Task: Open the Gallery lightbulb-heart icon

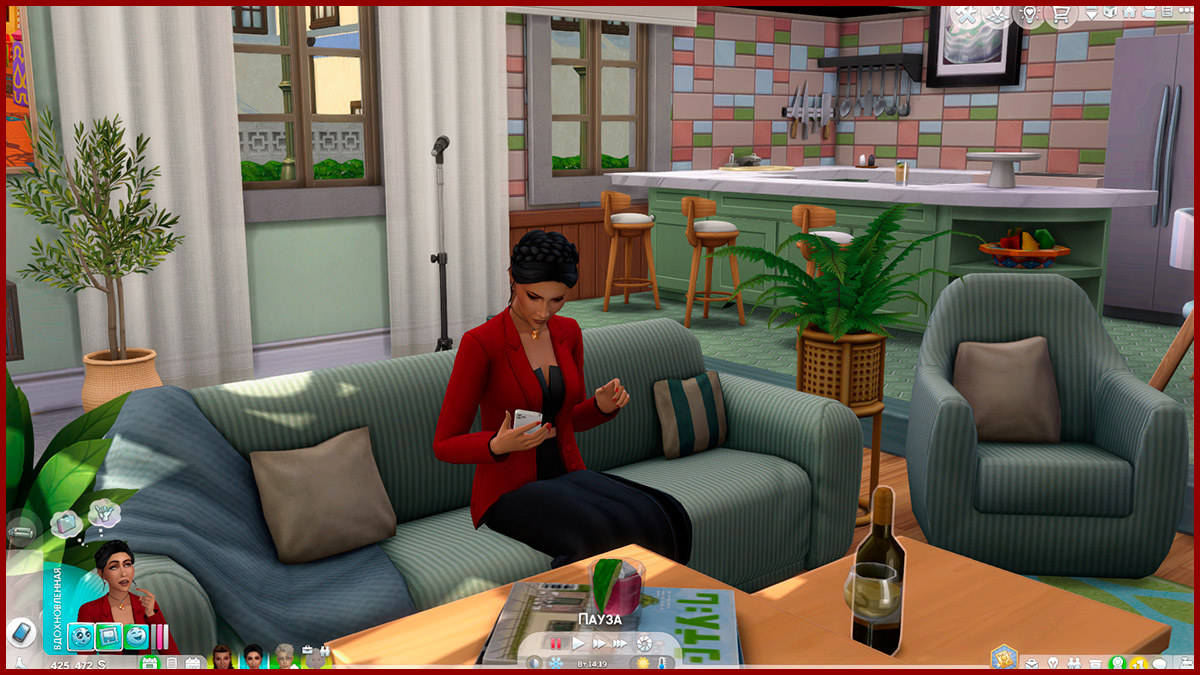Action: click(1027, 15)
